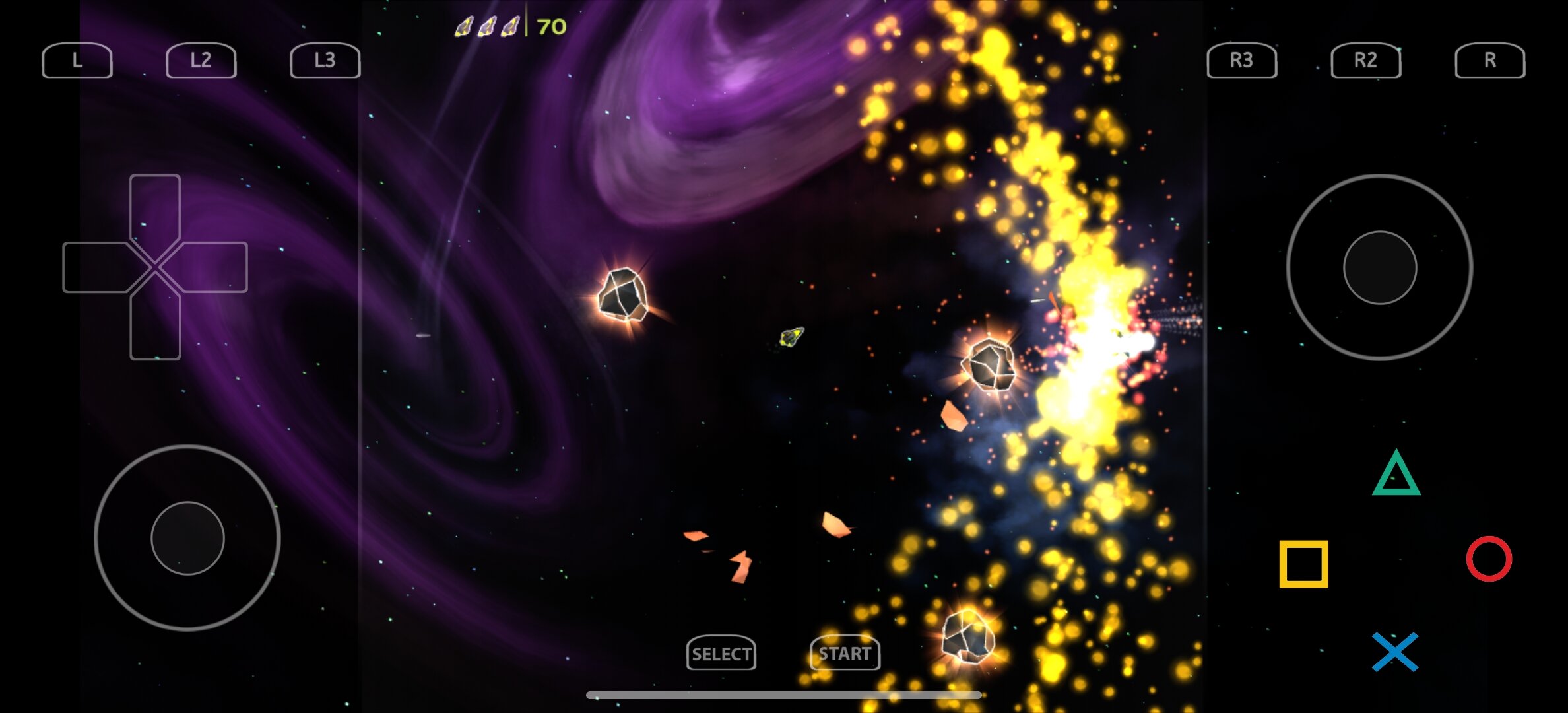Tap the red circle button
This screenshot has width=1568, height=713.
(1489, 559)
